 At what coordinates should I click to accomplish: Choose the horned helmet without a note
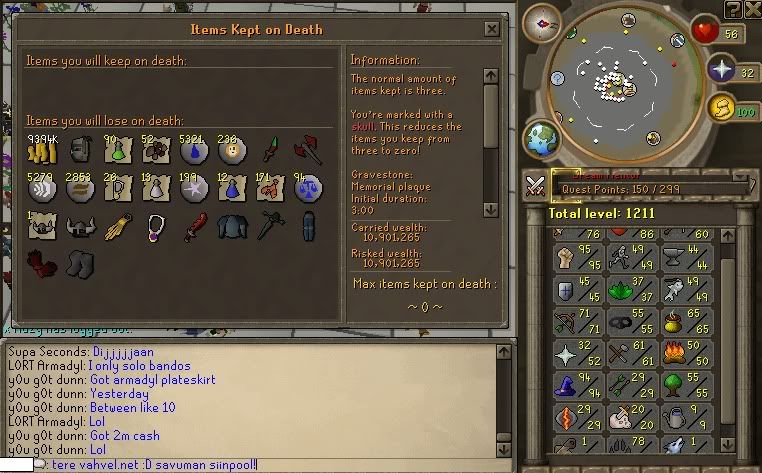coord(81,228)
